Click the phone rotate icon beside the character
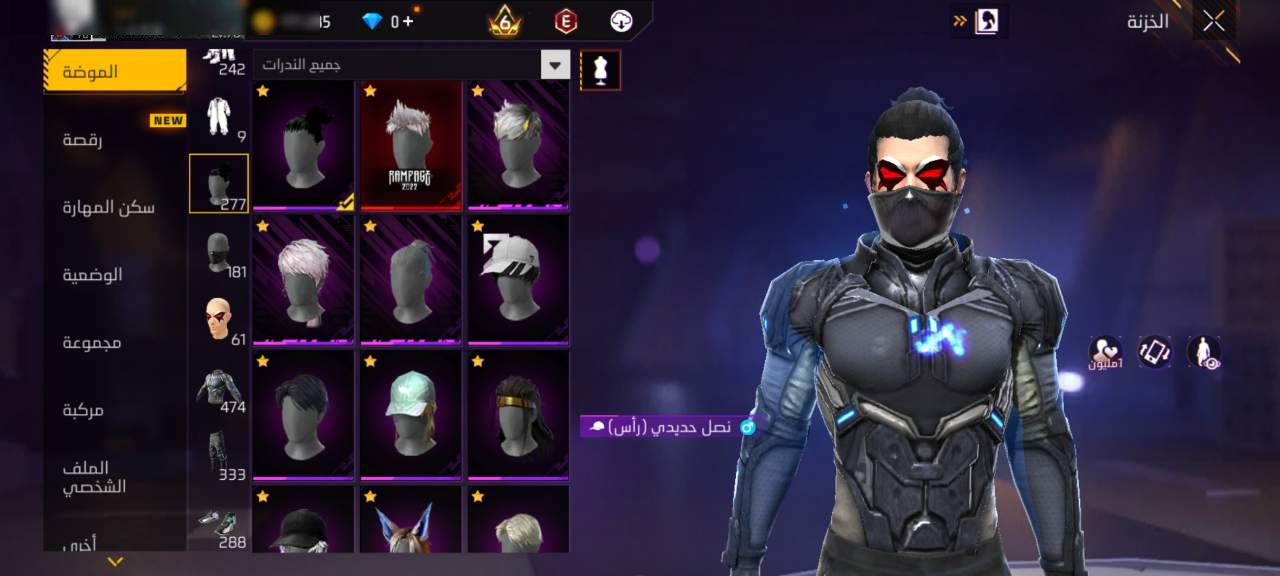 click(x=1154, y=351)
